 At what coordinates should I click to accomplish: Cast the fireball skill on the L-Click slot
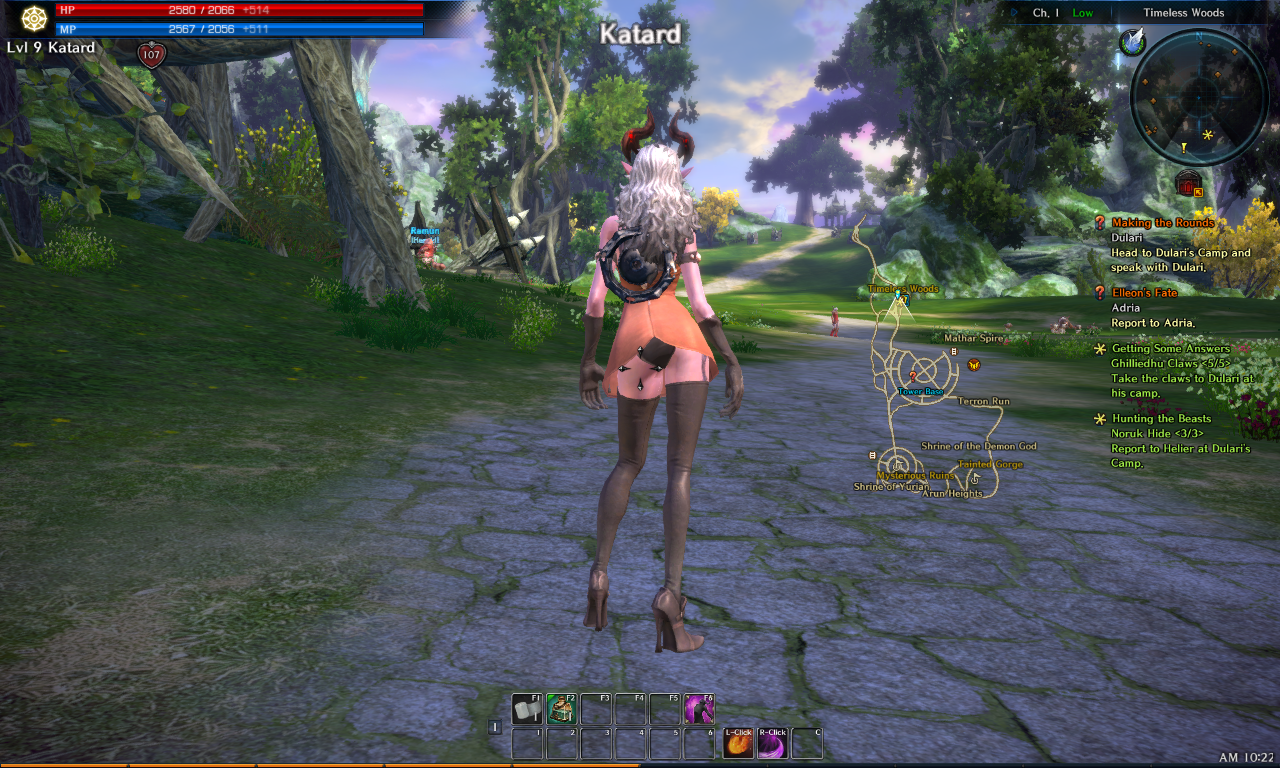pyautogui.click(x=738, y=744)
